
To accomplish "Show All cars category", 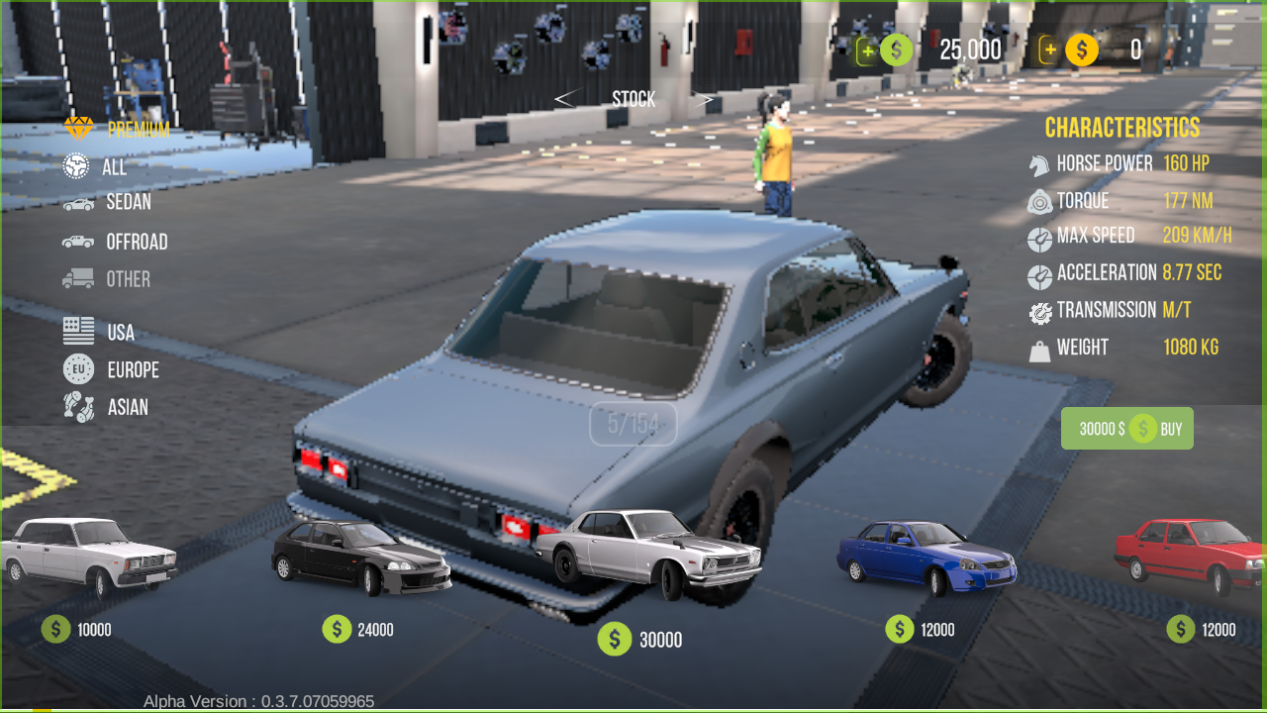I will pyautogui.click(x=96, y=167).
